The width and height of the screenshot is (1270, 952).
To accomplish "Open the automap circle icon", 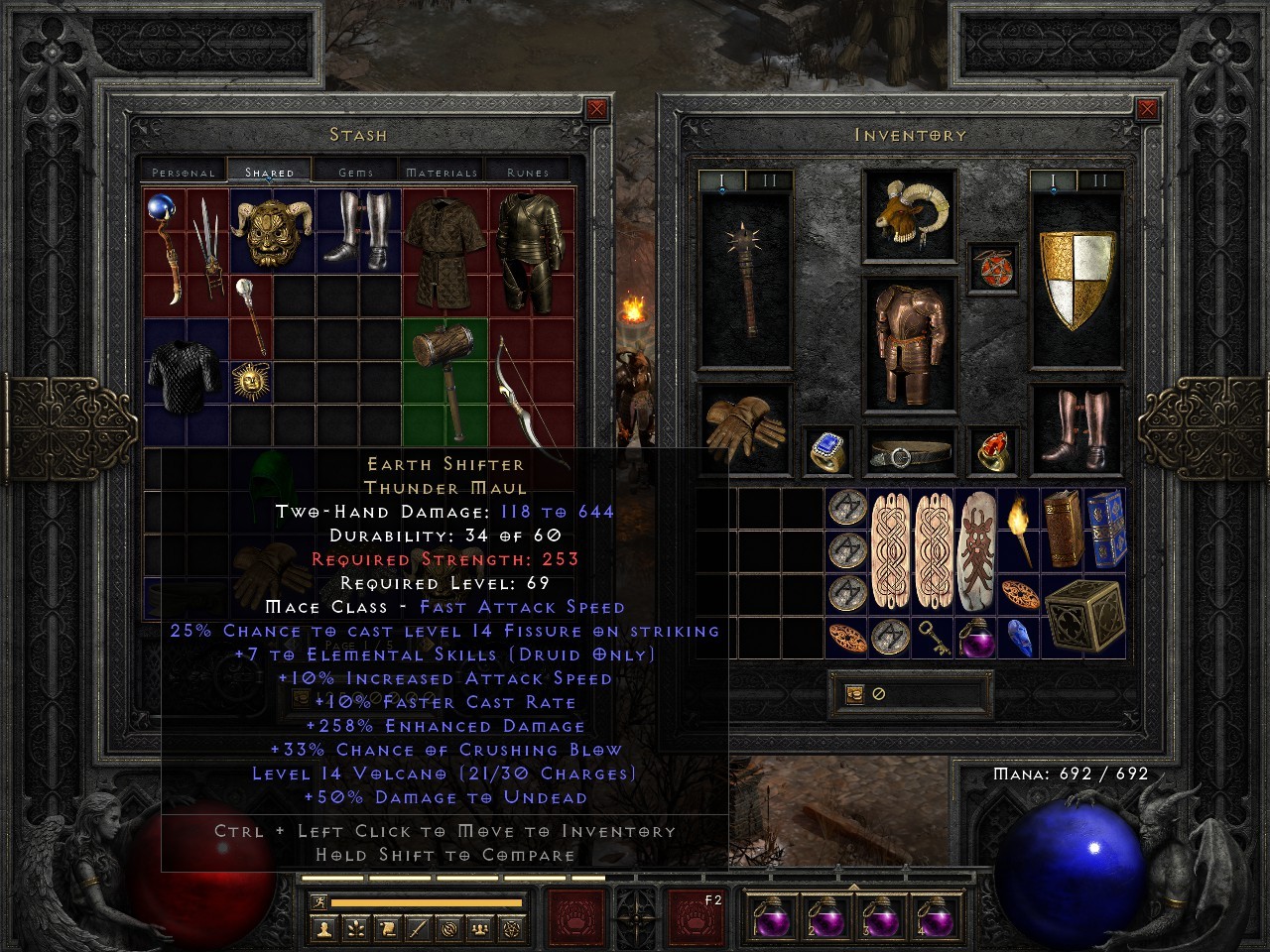I will (449, 929).
